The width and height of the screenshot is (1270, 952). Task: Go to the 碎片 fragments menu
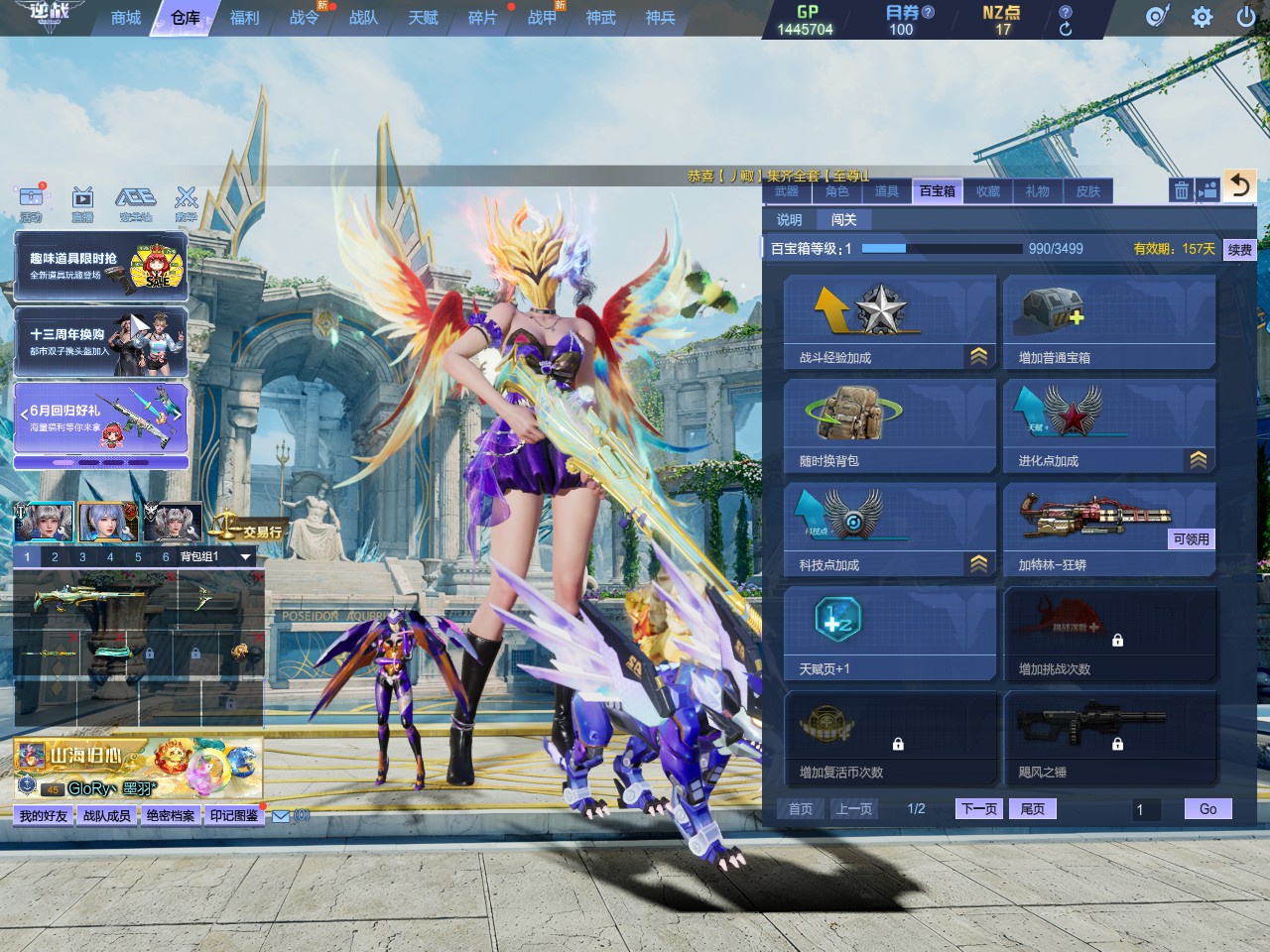482,18
